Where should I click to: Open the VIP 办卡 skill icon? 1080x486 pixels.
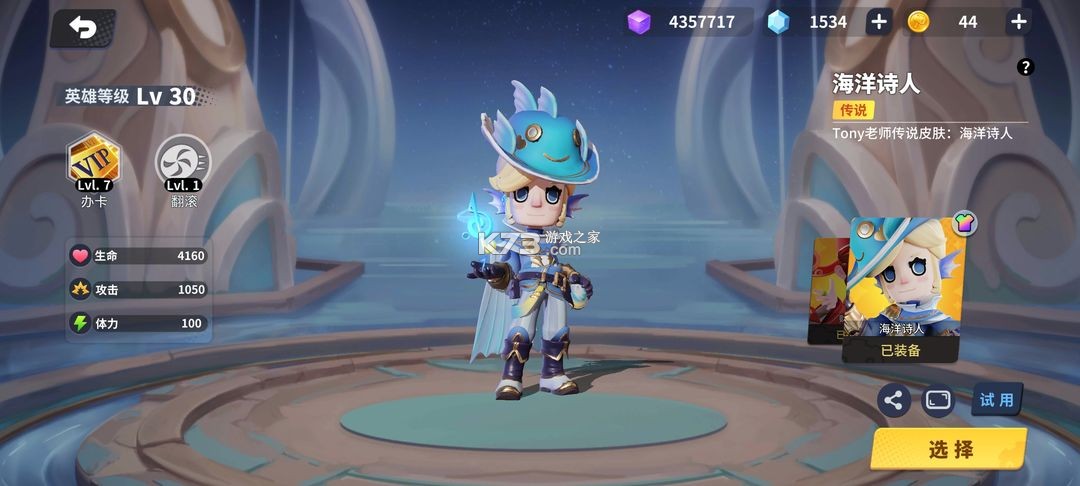[x=93, y=163]
